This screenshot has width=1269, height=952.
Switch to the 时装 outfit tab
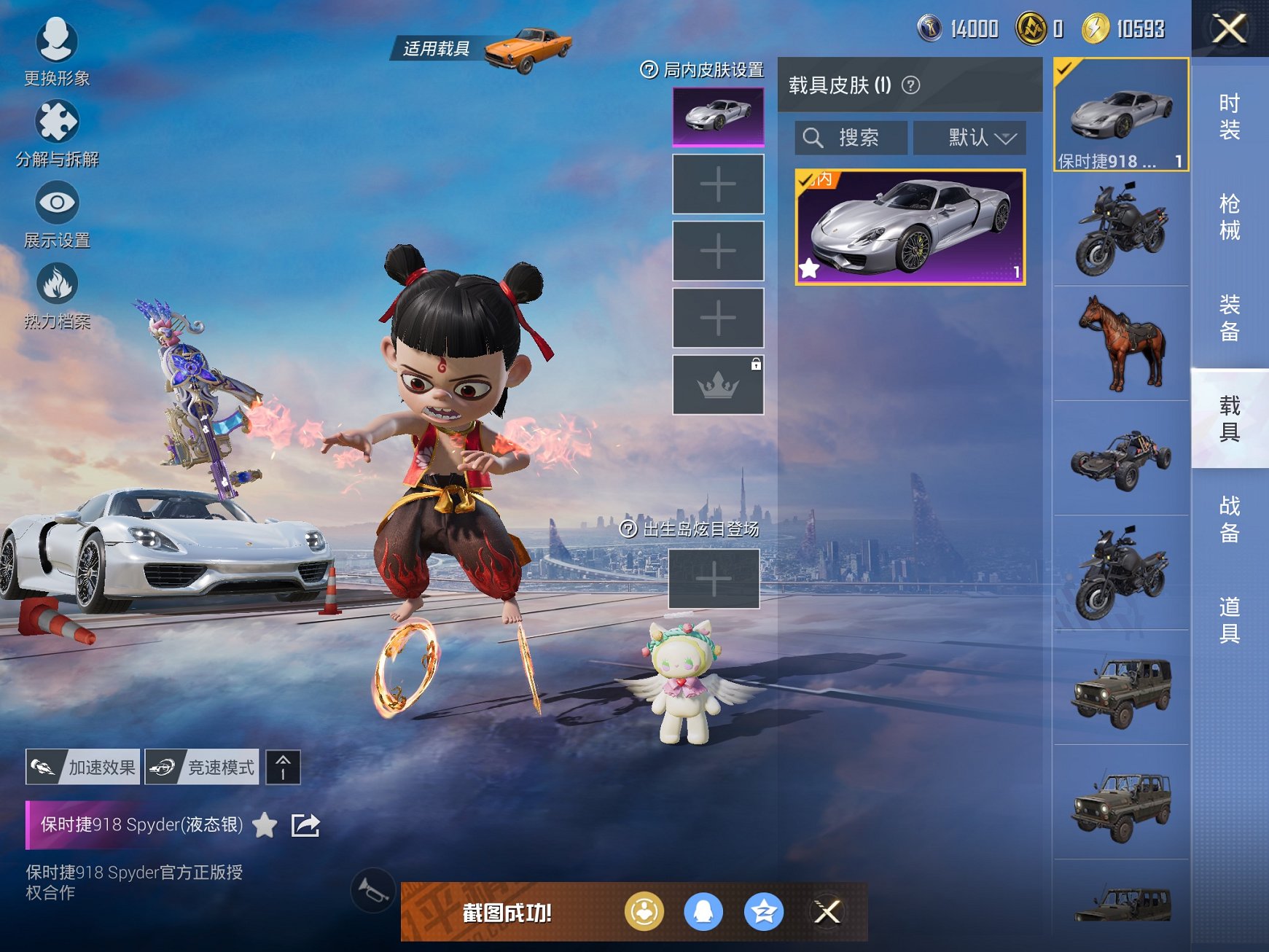1230,117
